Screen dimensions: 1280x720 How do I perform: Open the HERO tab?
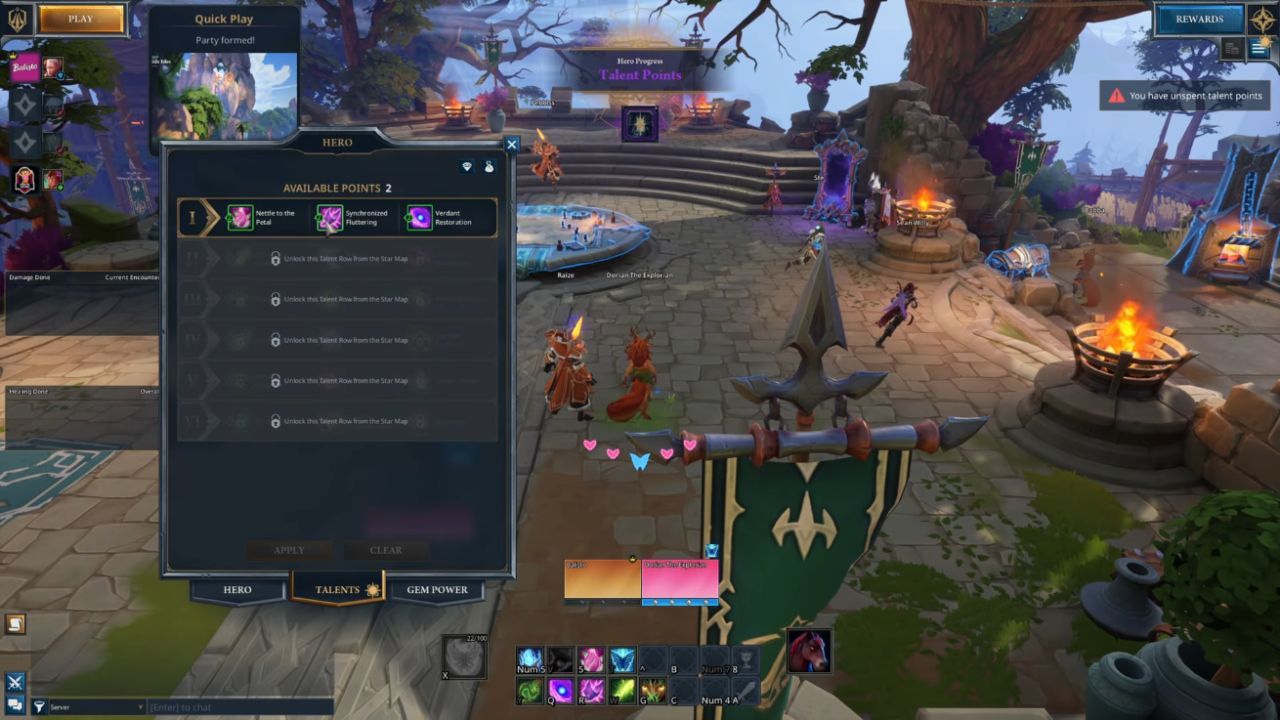click(x=238, y=590)
